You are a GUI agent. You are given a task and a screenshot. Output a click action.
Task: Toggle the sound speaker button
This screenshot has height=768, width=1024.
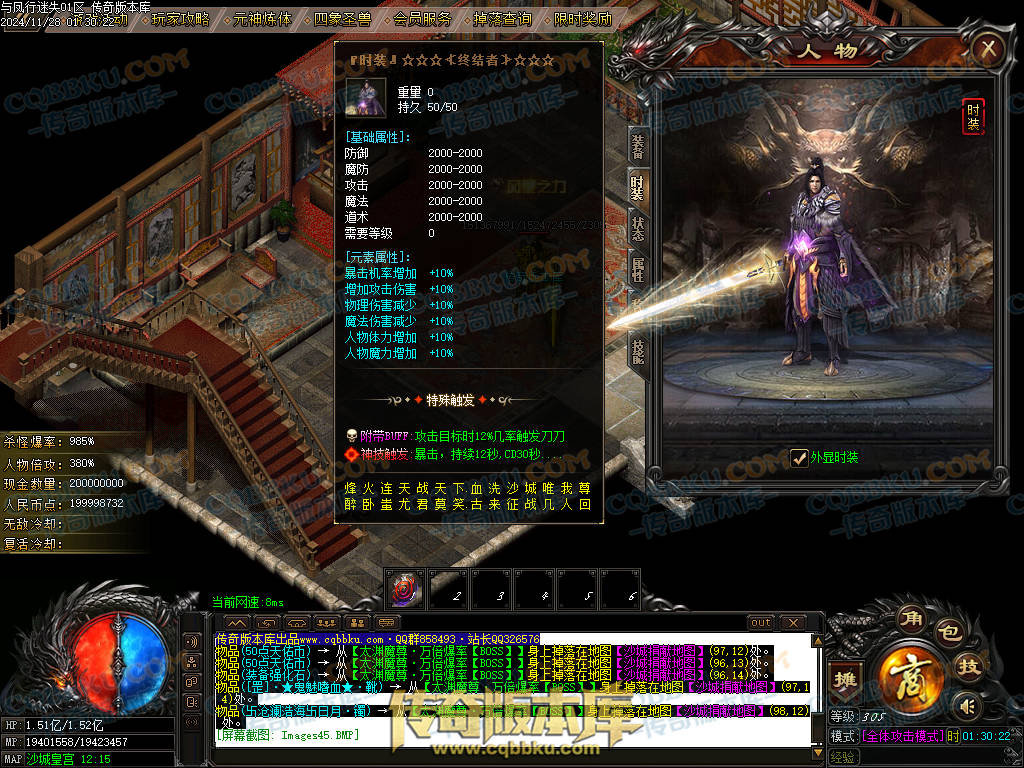964,706
